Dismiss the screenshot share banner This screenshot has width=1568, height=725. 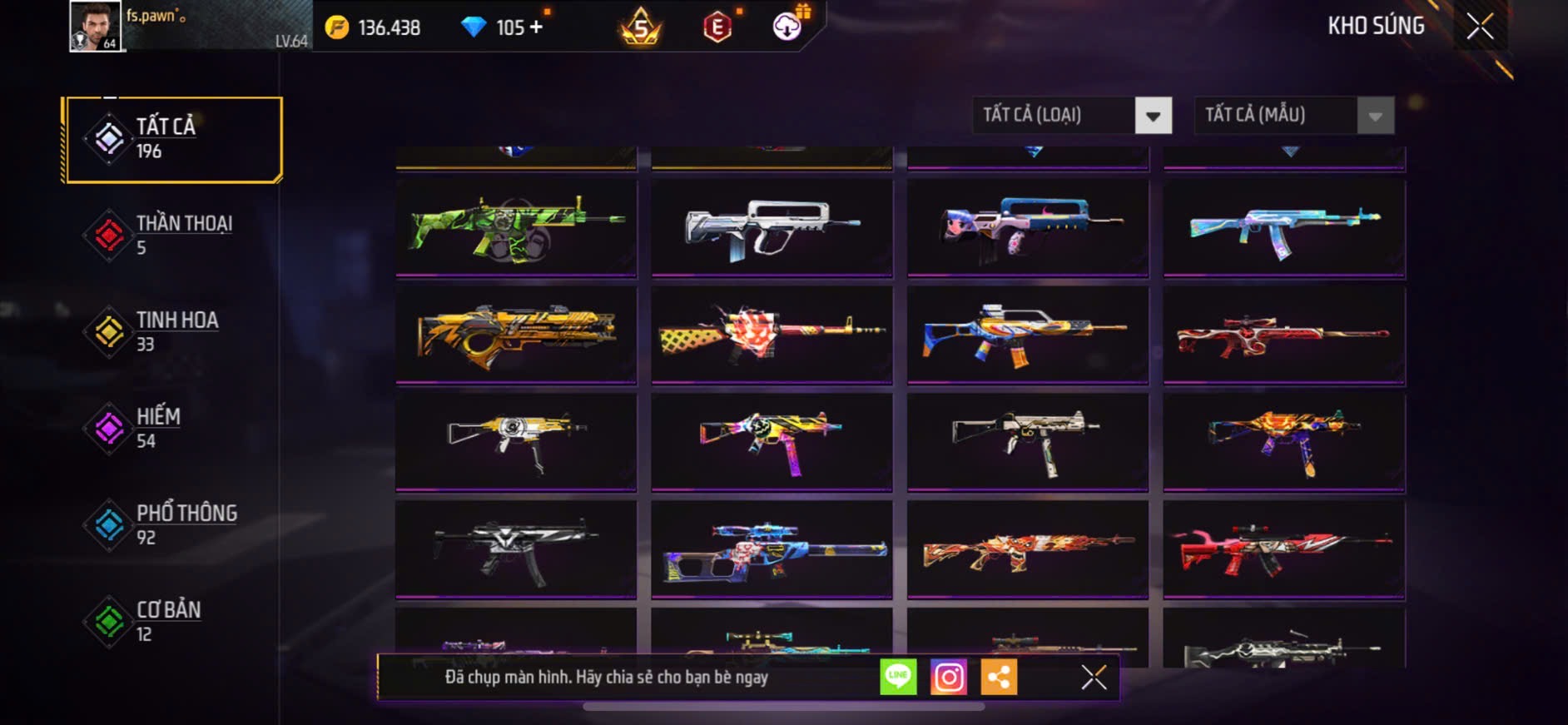point(1094,678)
